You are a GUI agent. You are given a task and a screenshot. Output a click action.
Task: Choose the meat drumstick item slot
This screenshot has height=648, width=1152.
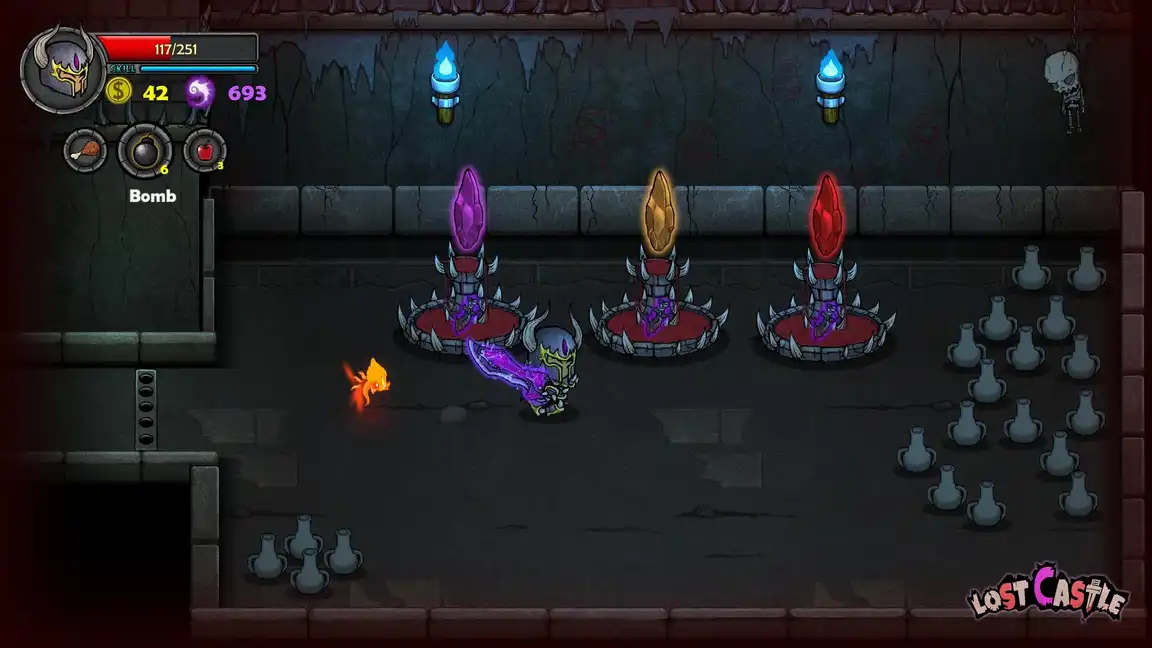point(85,151)
